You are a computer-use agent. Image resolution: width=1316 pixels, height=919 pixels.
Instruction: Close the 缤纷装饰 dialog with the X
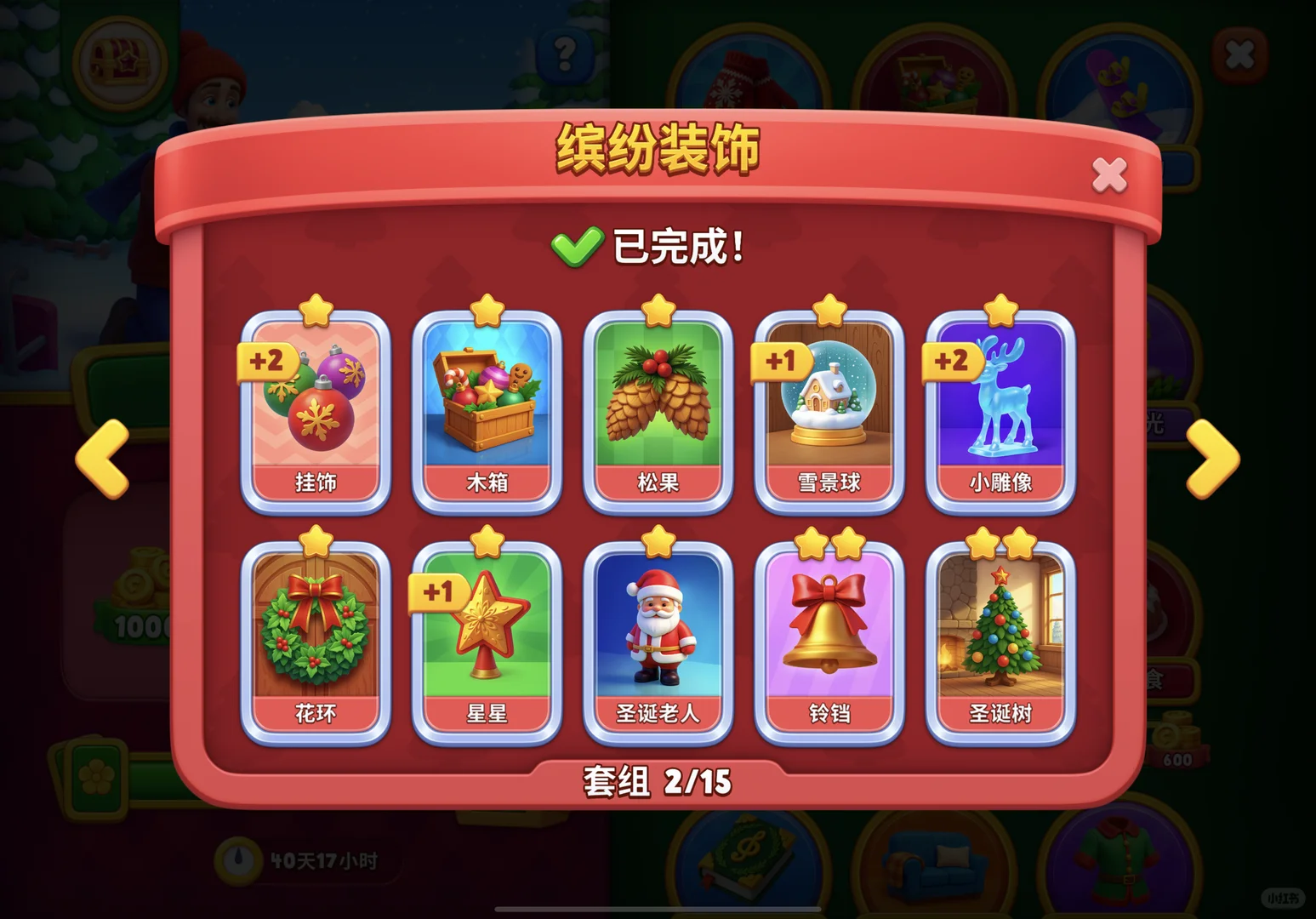point(1108,173)
